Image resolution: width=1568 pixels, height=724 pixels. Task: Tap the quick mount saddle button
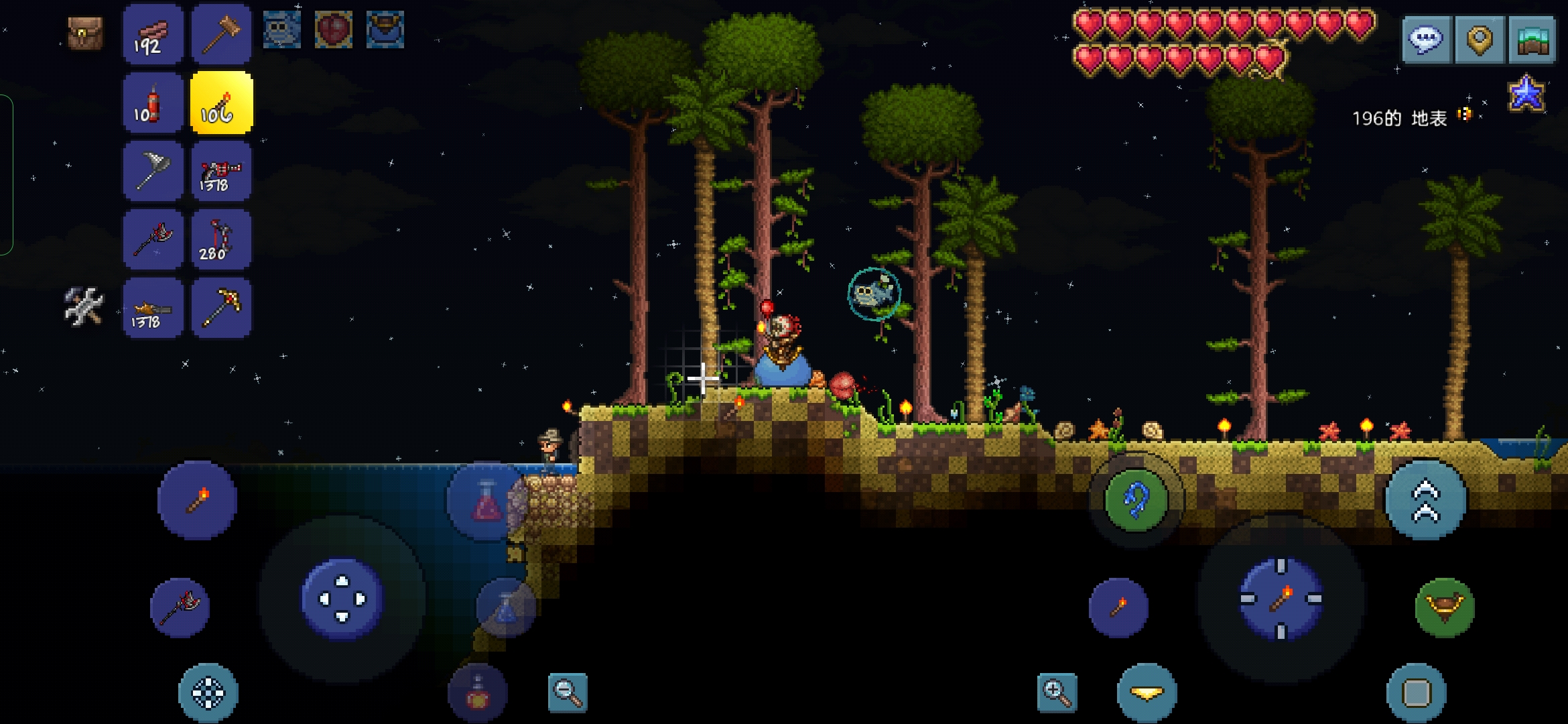click(1444, 607)
